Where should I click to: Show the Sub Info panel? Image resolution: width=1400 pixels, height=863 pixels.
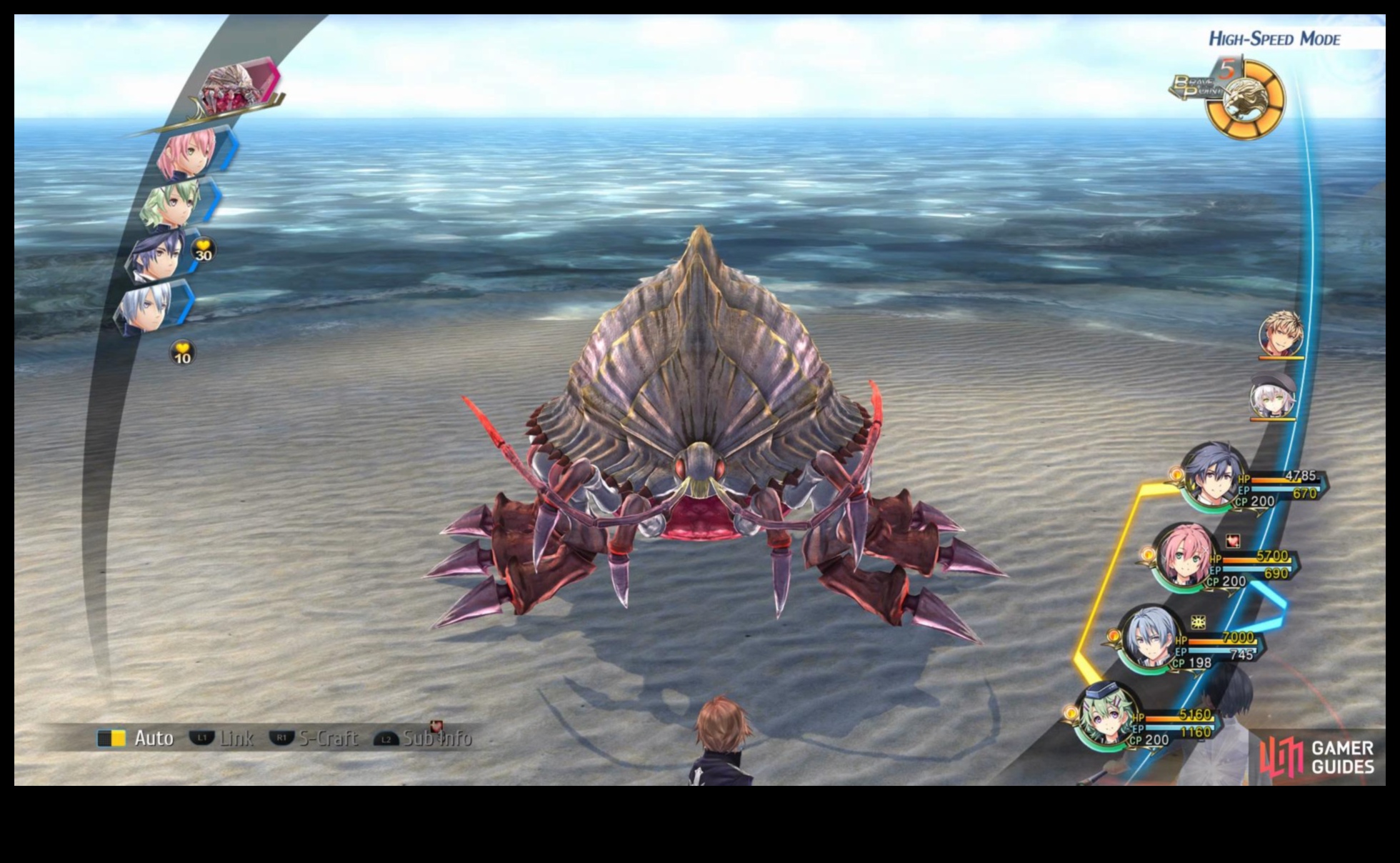(x=423, y=738)
